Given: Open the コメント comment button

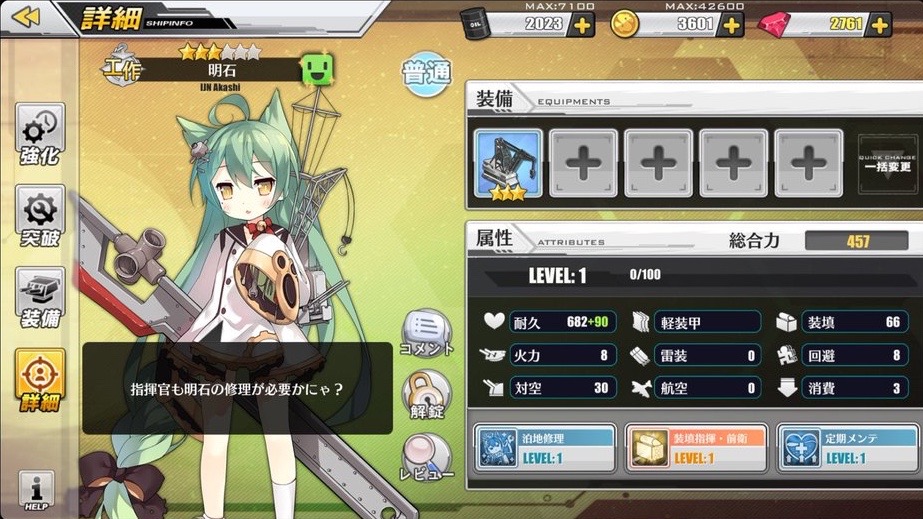Looking at the screenshot, I should tap(426, 333).
